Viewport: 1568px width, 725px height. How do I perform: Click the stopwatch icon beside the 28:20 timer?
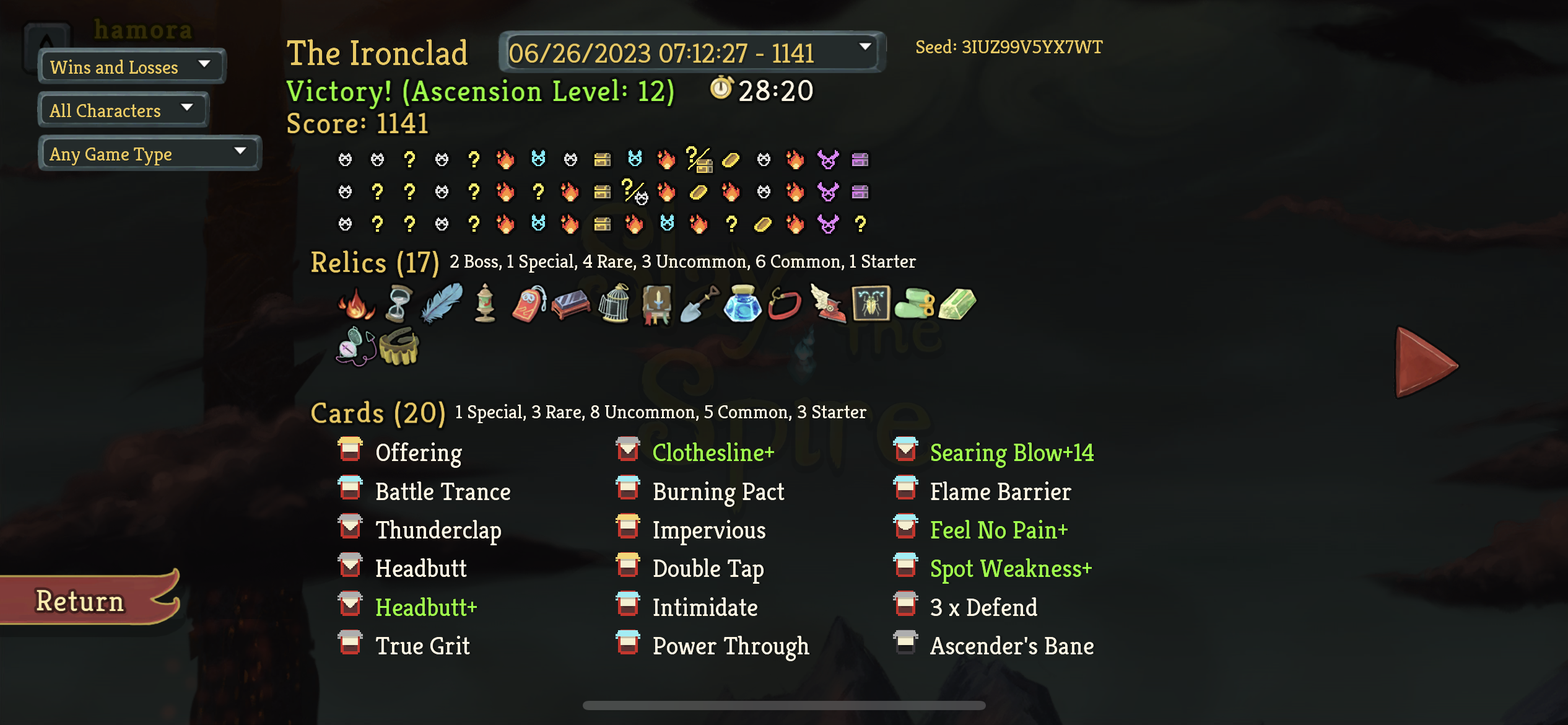tap(720, 90)
